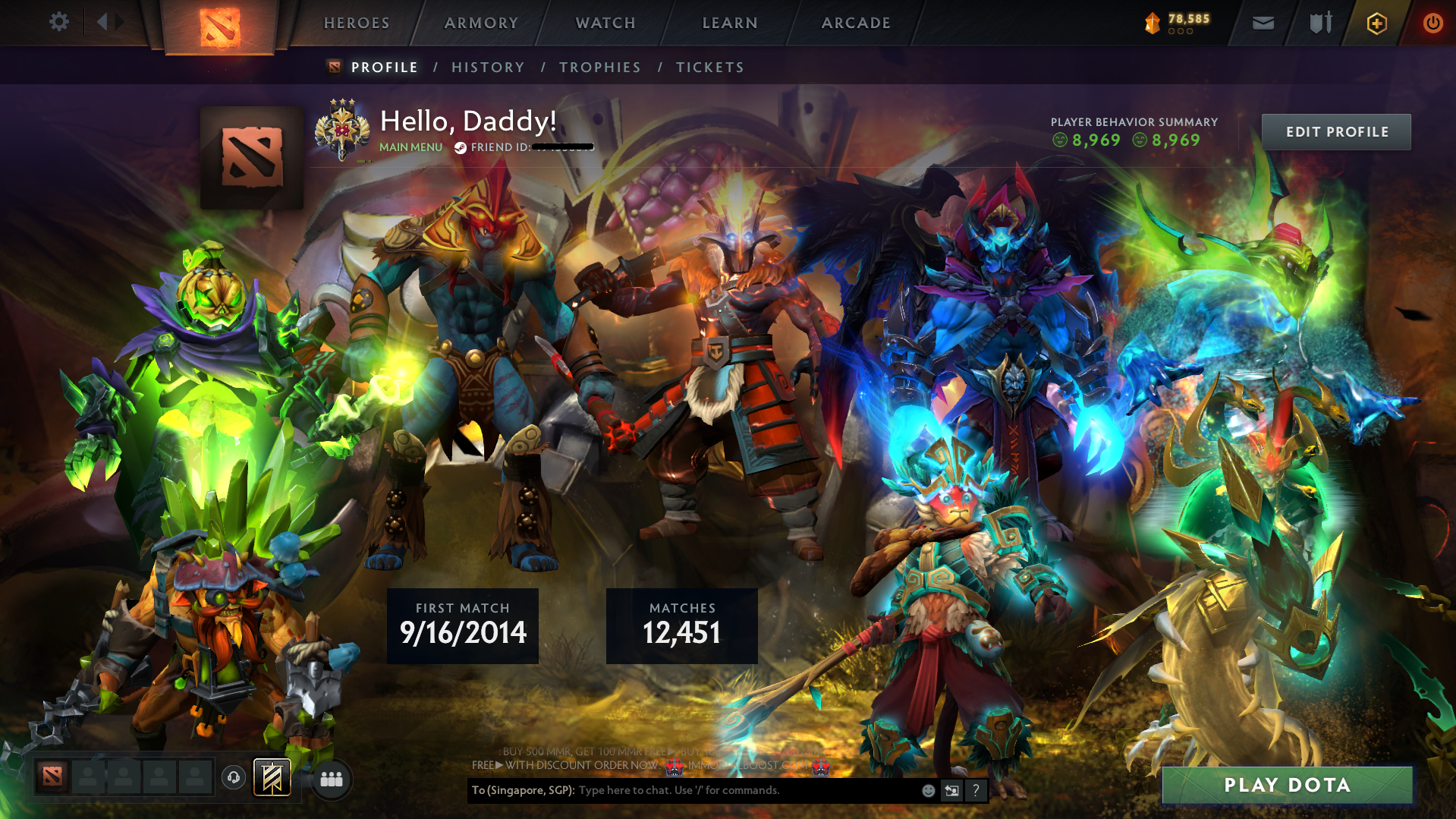
Task: Click the rank medal next to Hello, Daddy!
Action: point(343,128)
